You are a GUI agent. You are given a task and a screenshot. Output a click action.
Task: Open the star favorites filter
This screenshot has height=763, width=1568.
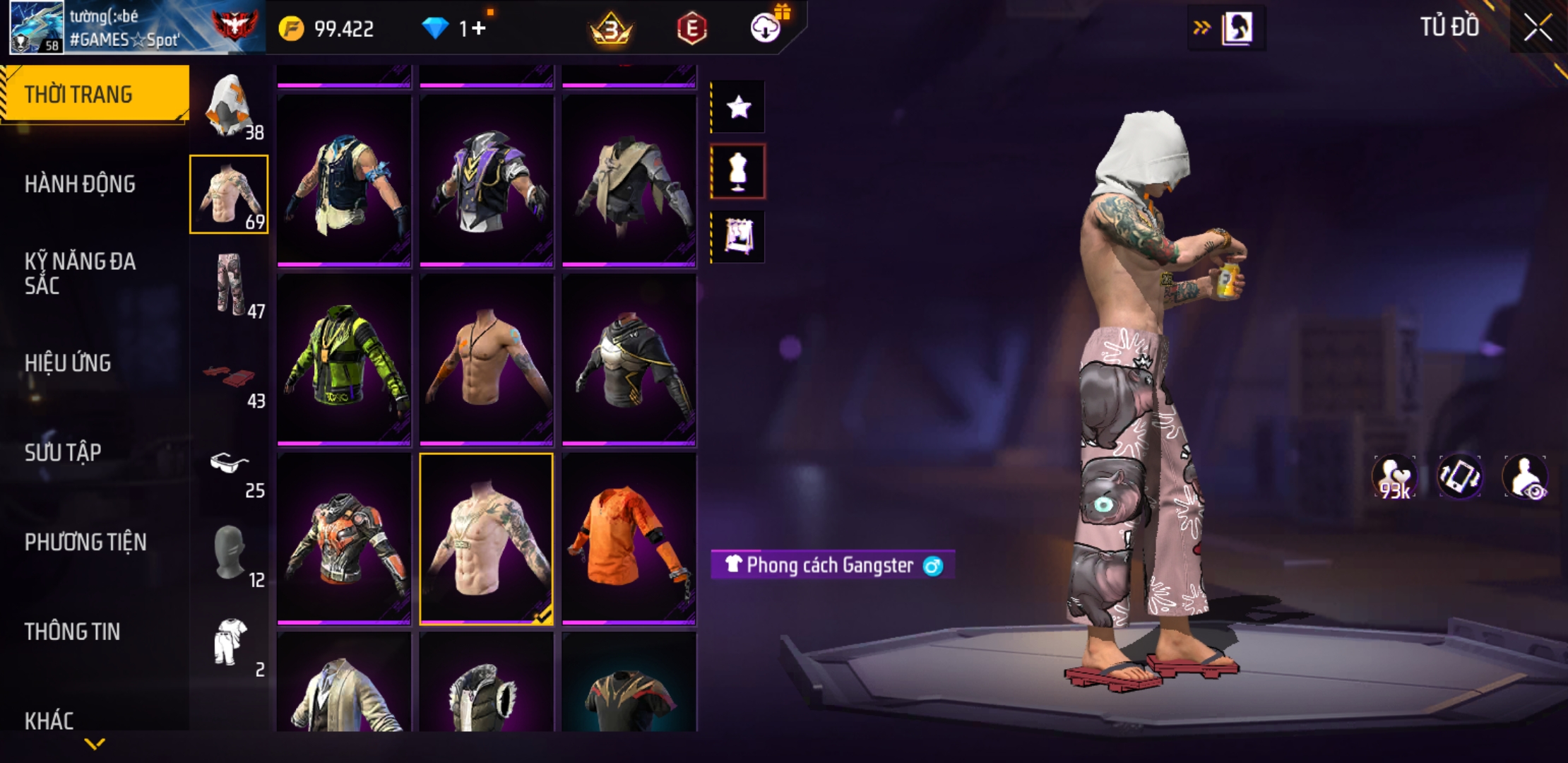tap(738, 107)
